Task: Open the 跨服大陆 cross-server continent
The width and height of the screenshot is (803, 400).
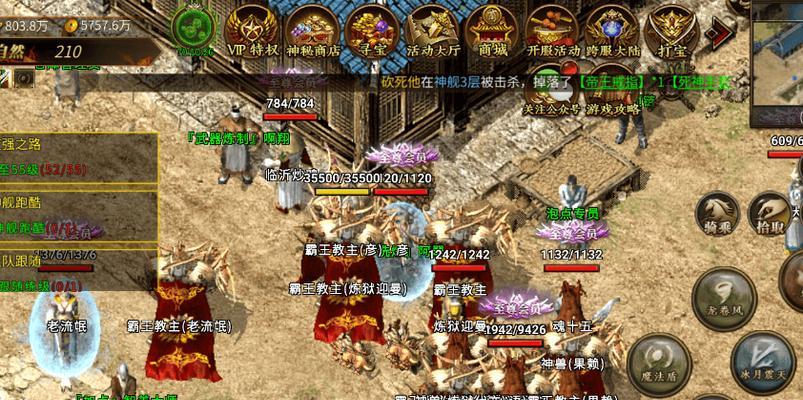Action: pos(613,28)
